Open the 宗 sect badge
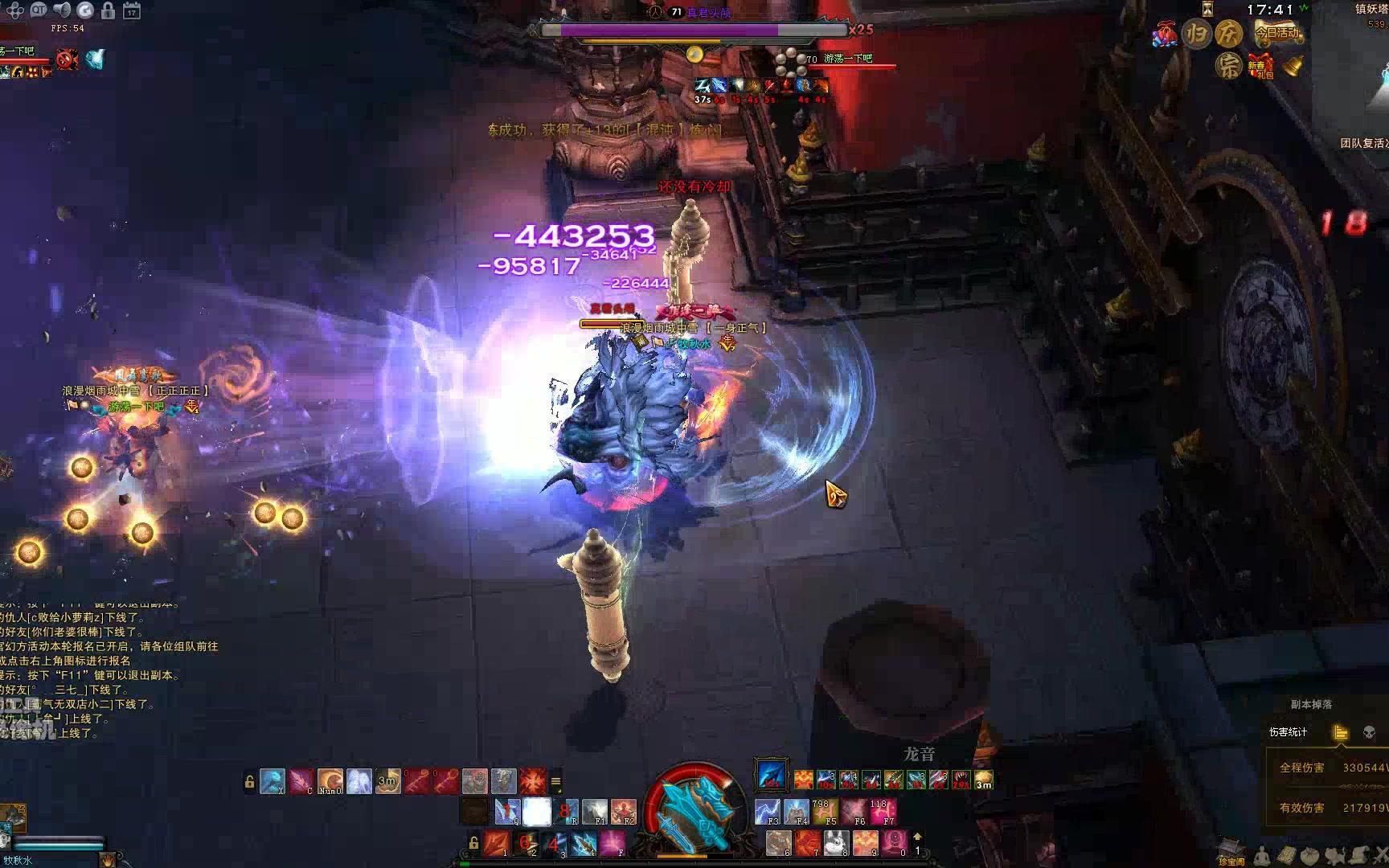This screenshot has width=1389, height=868. (x=1227, y=66)
